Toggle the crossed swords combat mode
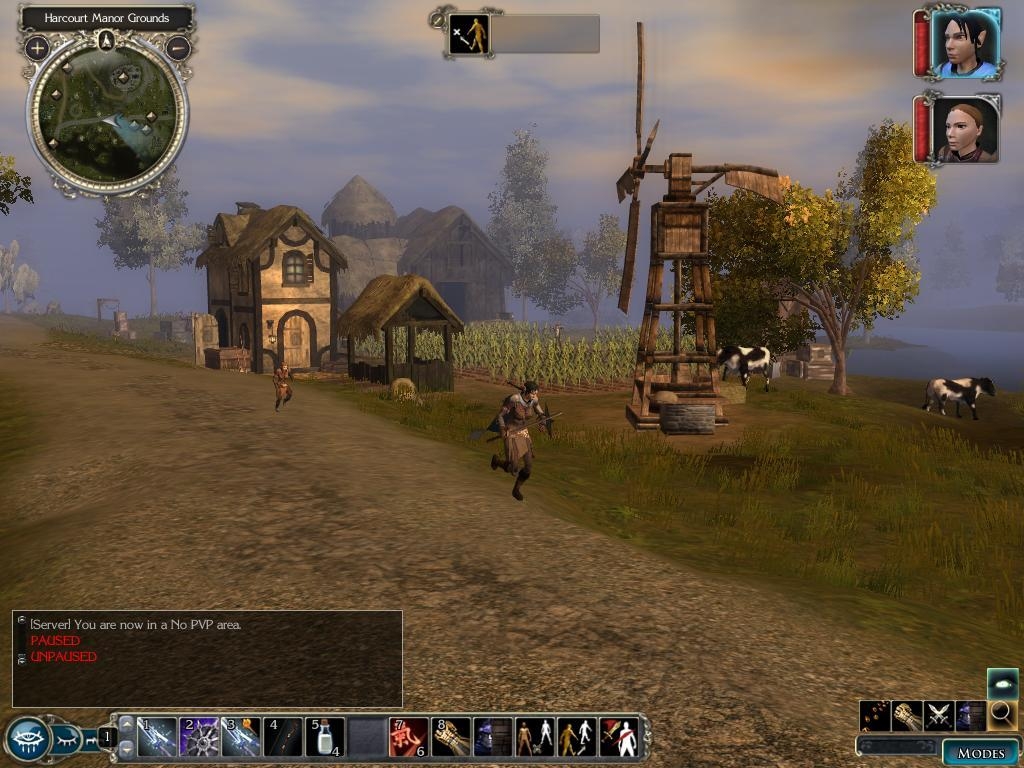Image resolution: width=1024 pixels, height=768 pixels. pos(939,716)
